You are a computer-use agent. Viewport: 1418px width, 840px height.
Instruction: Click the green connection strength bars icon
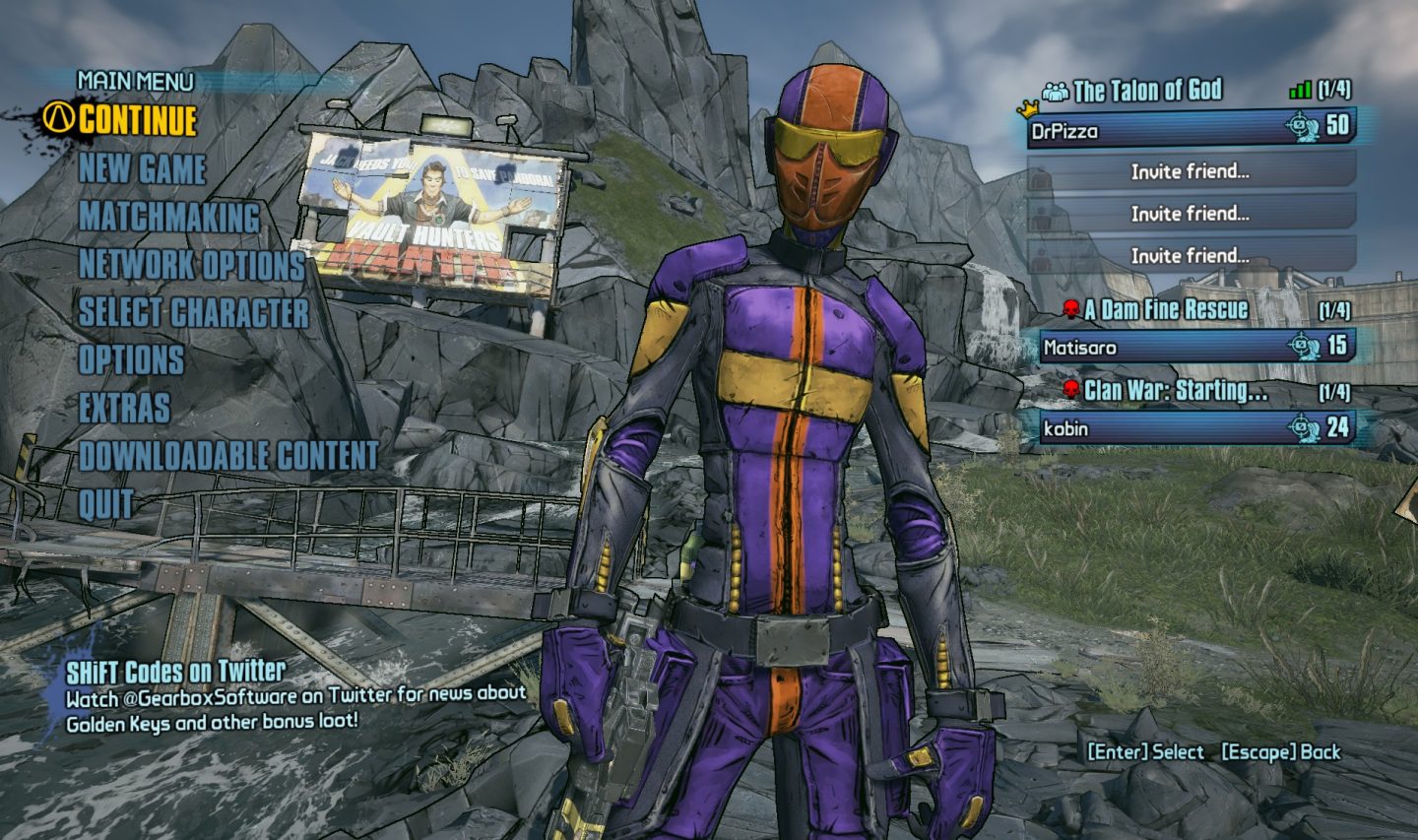coord(1302,92)
